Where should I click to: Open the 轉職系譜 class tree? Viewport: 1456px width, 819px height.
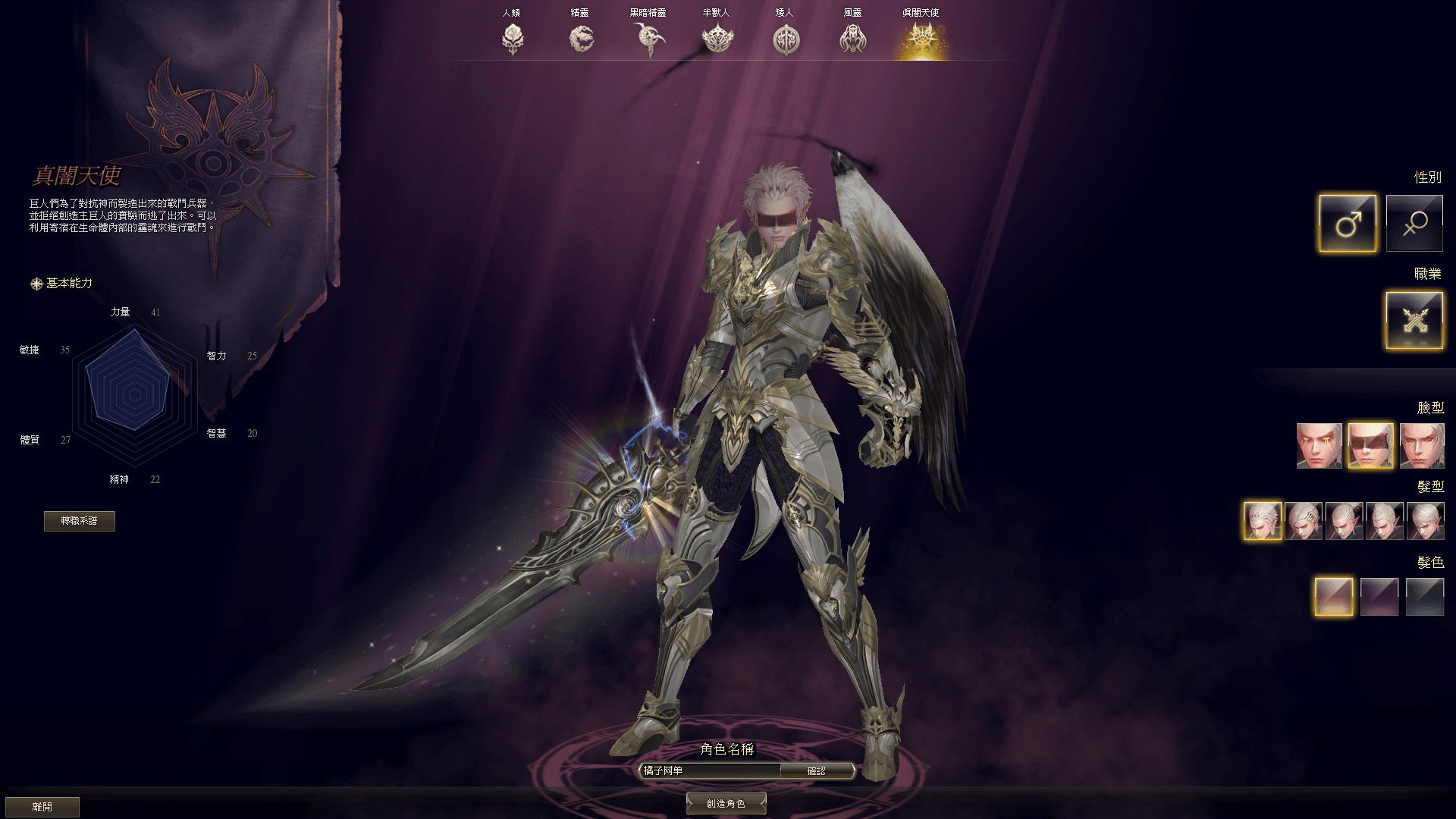pyautogui.click(x=80, y=521)
